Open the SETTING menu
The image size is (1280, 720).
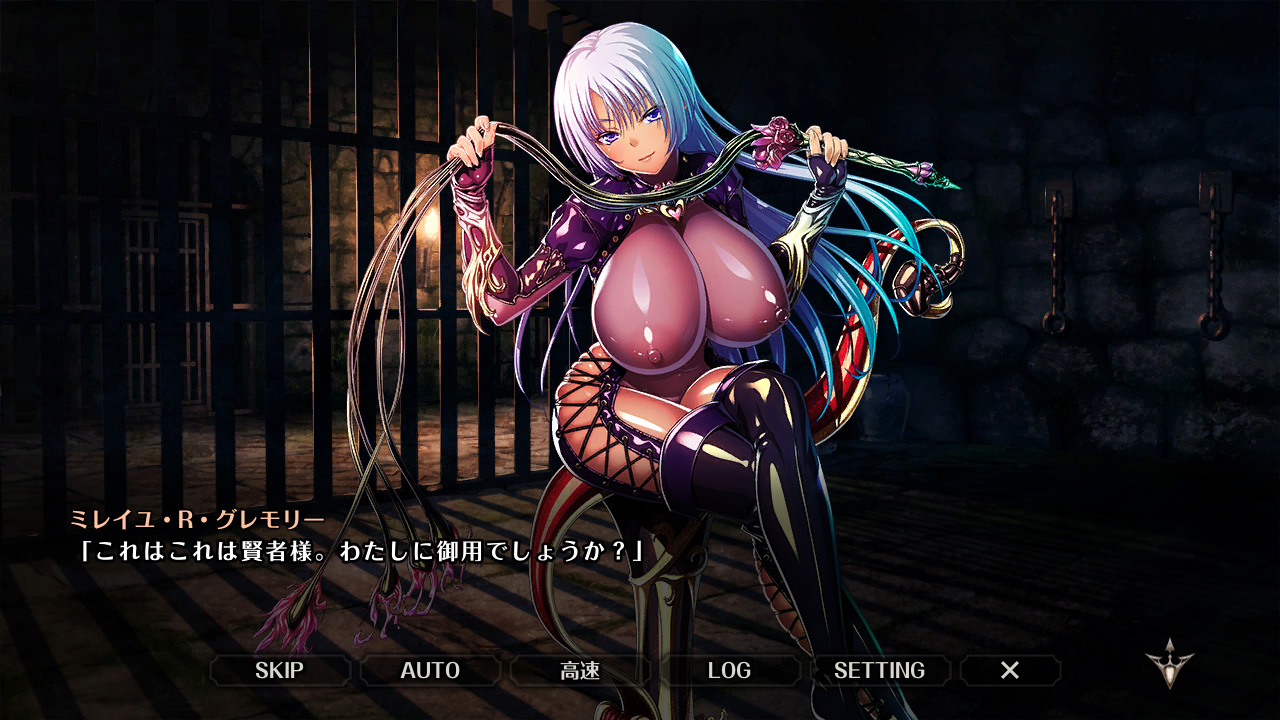point(880,670)
